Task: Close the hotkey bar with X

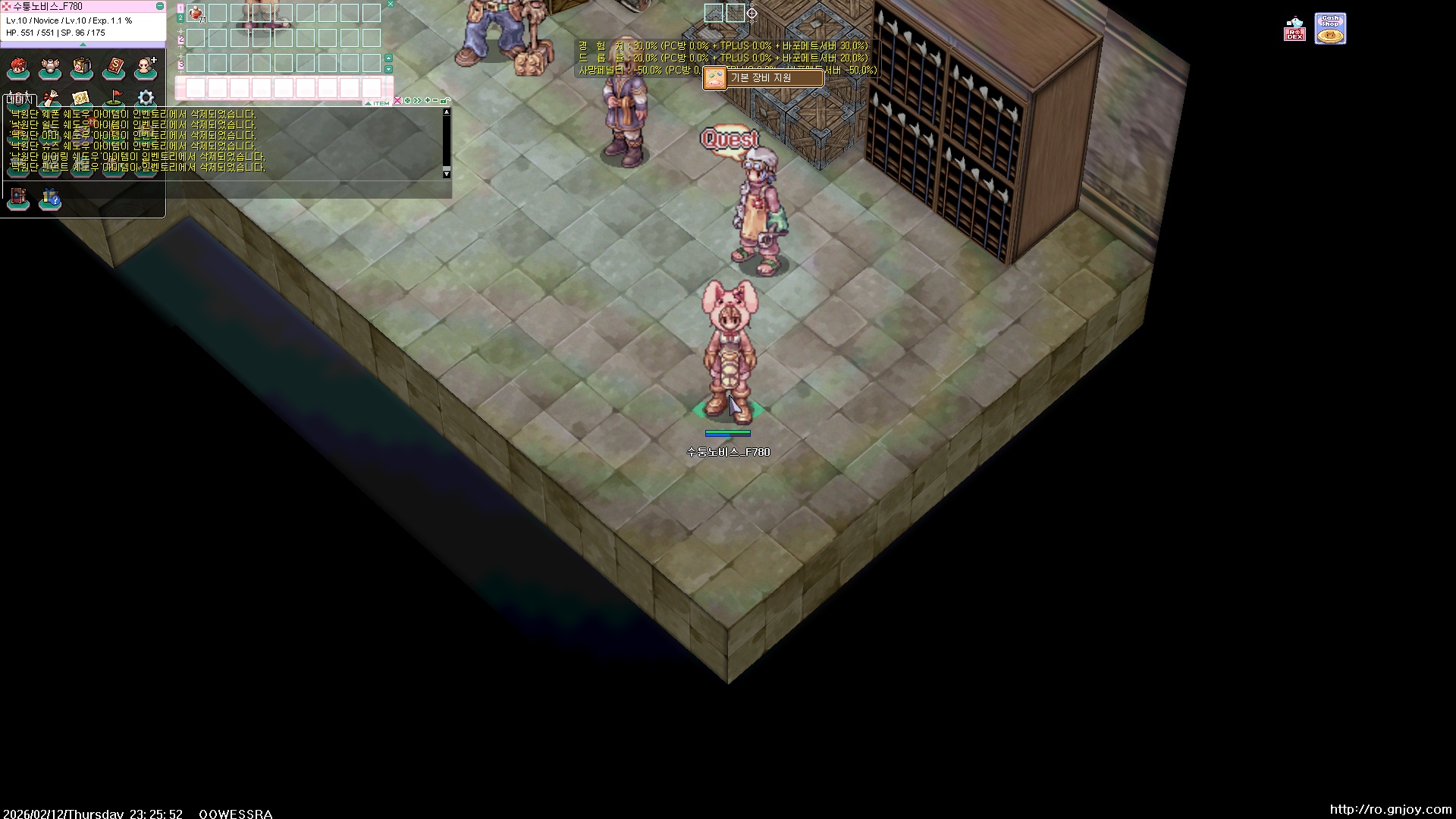Action: [391, 4]
